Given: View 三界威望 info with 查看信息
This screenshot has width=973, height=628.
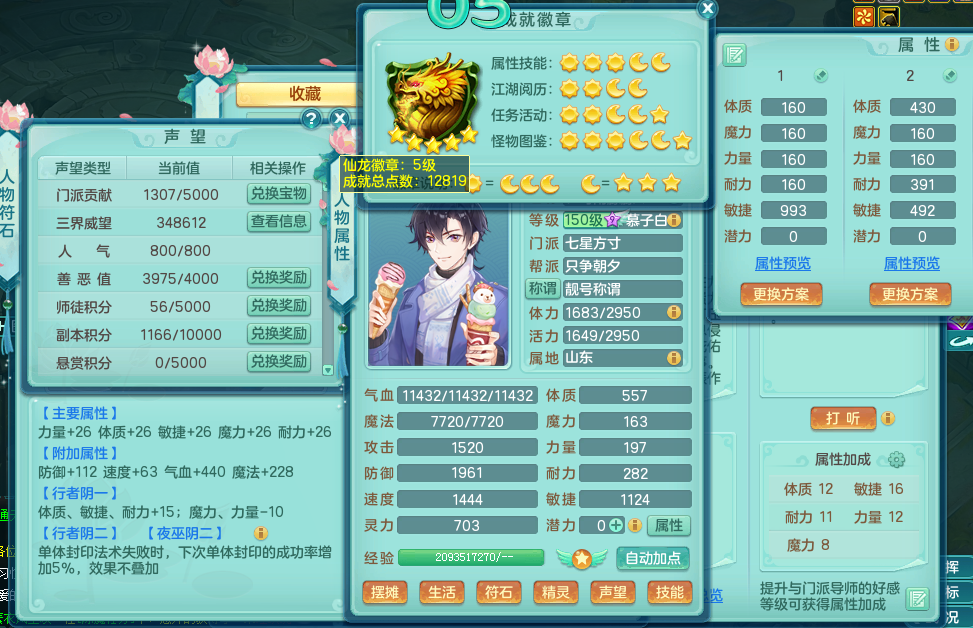Looking at the screenshot, I should point(278,222).
